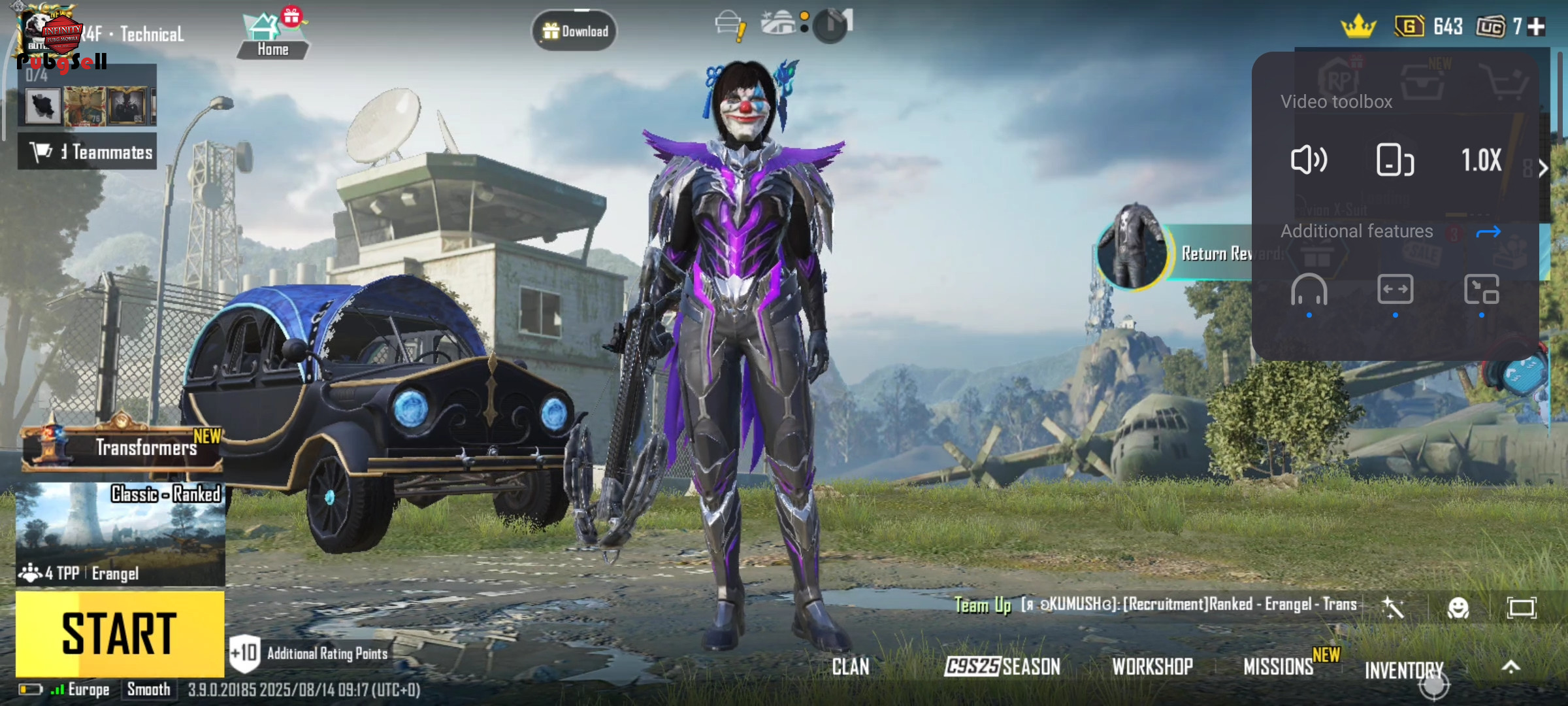The width and height of the screenshot is (1568, 706).
Task: Toggle the Video toolbox speaker icon
Action: click(x=1309, y=160)
